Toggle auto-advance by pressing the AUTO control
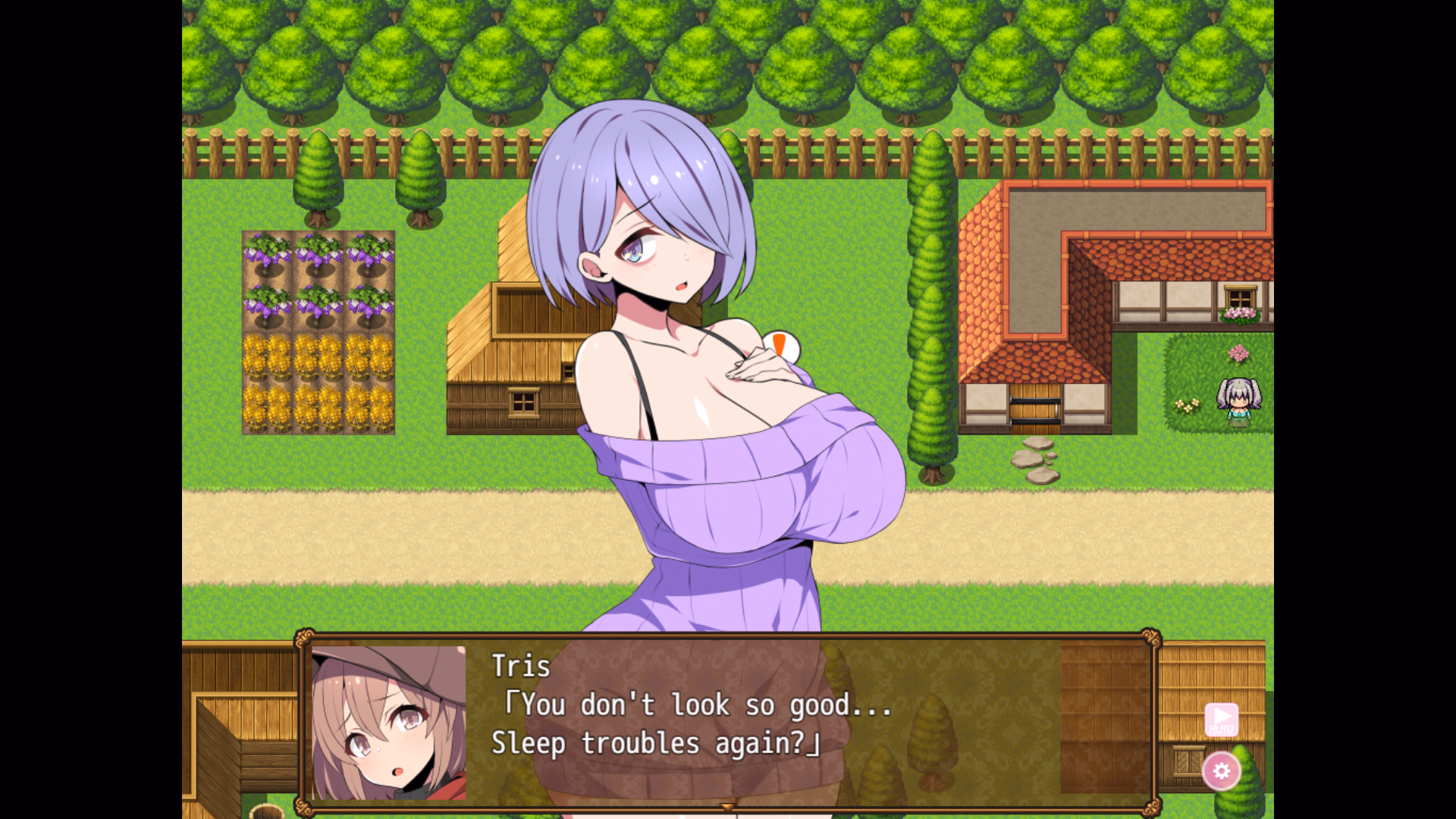The height and width of the screenshot is (819, 1456). click(1222, 719)
